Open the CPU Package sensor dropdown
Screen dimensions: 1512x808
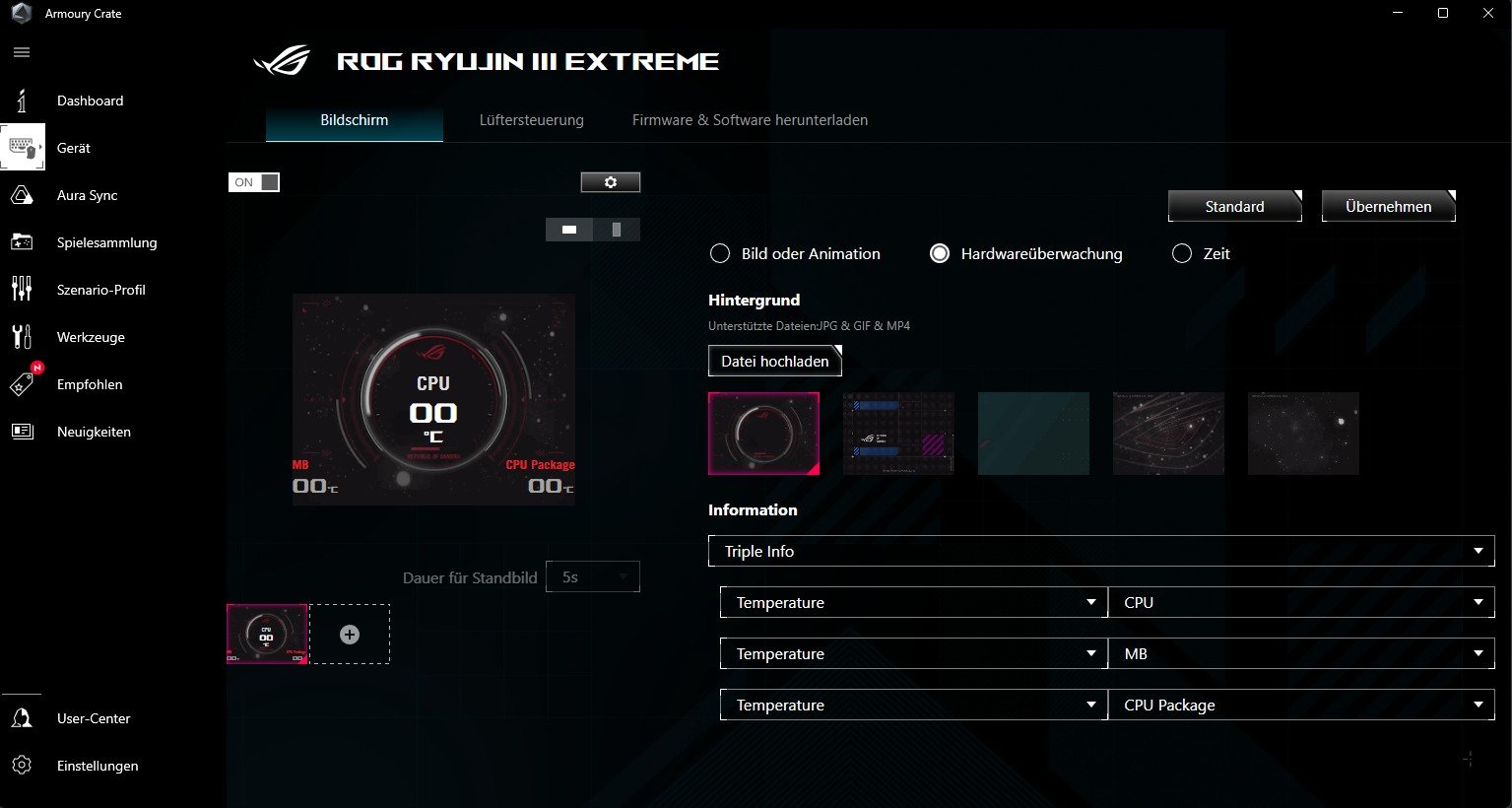1300,706
